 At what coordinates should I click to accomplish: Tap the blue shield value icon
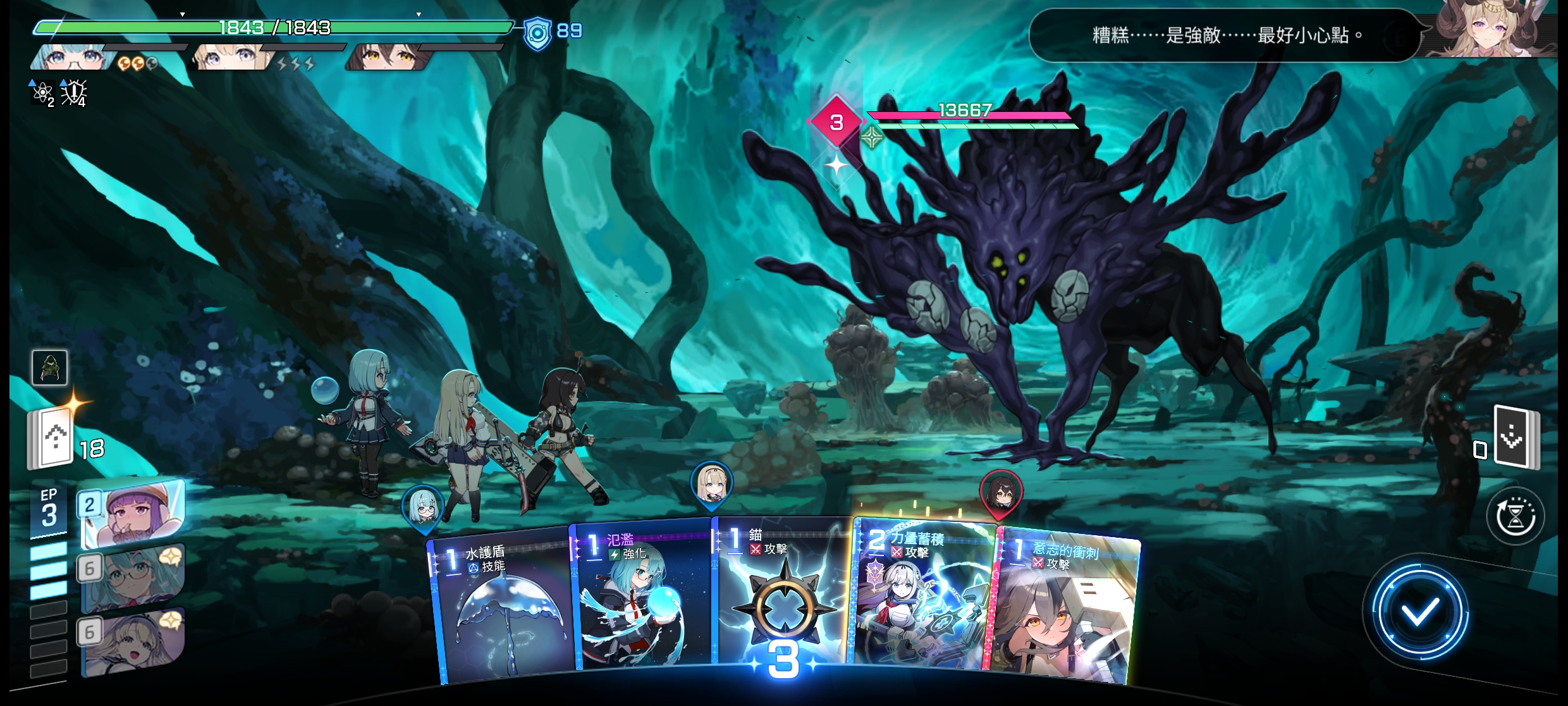pos(536,32)
